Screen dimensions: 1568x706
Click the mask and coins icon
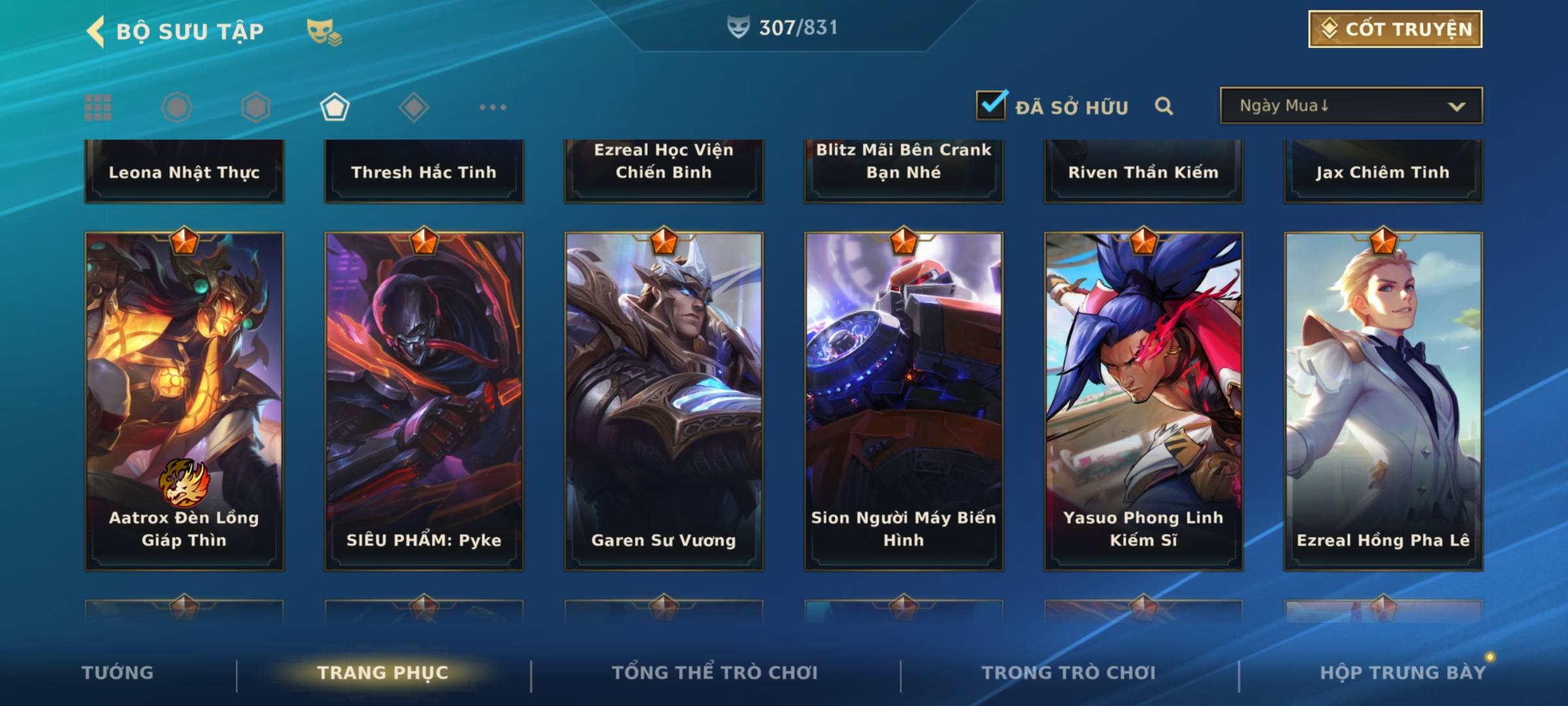coord(324,31)
